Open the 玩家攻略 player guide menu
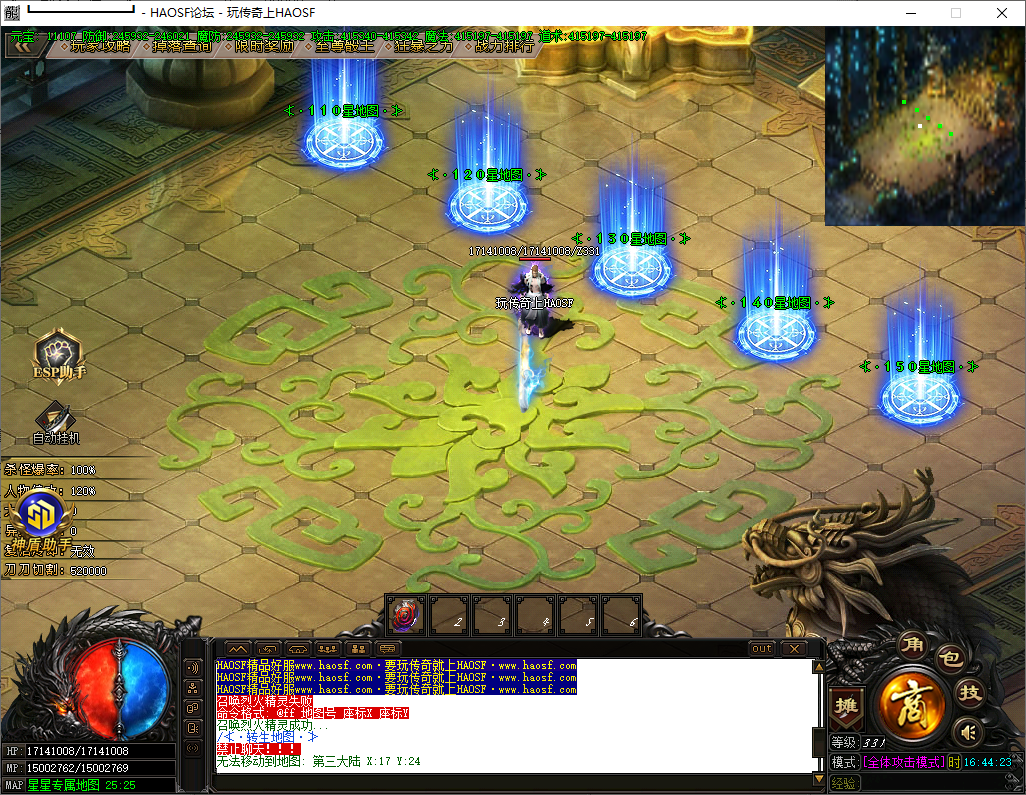1026x795 pixels. (x=96, y=46)
